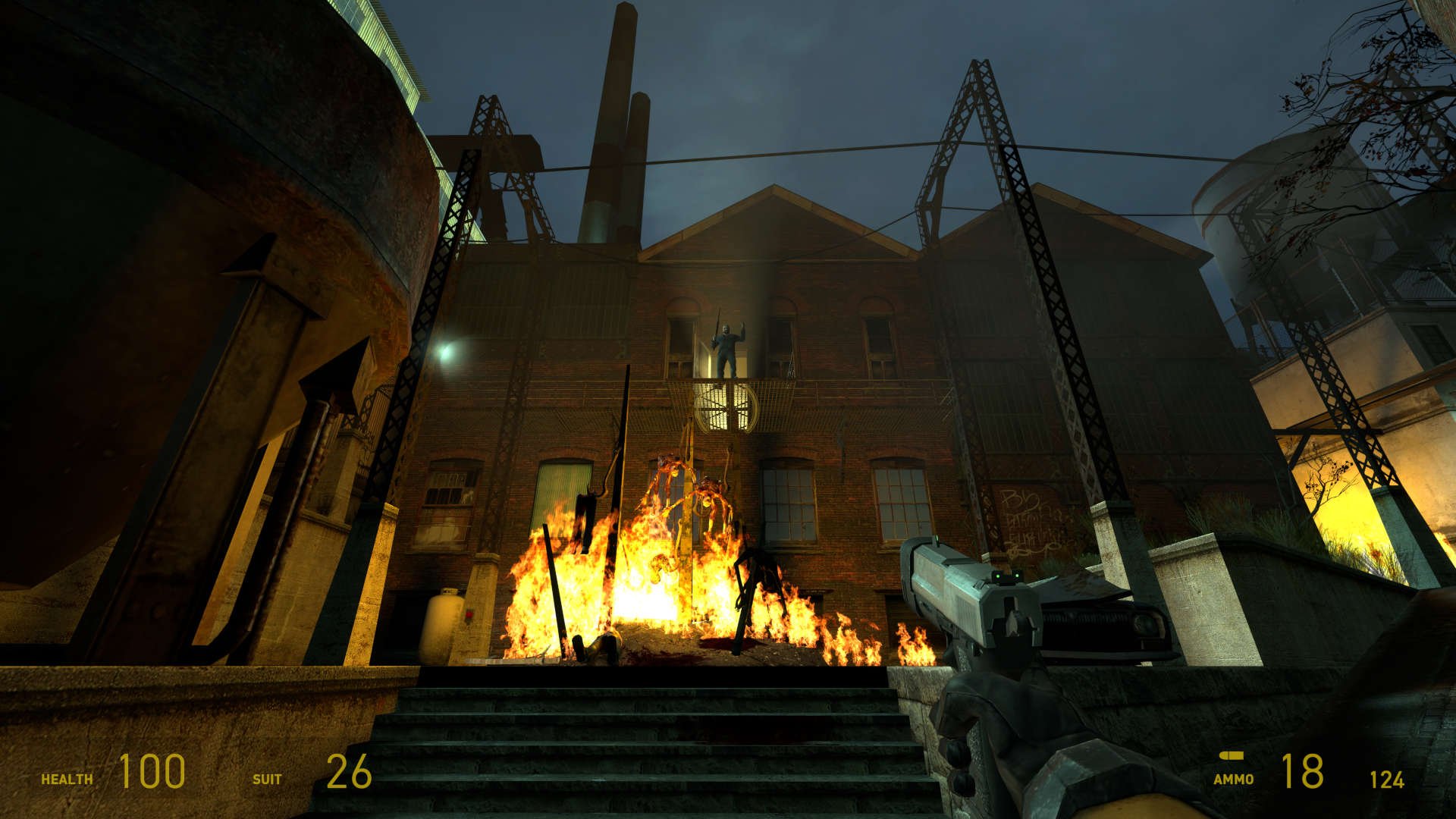Select the zombie on the balcony

tap(726, 347)
